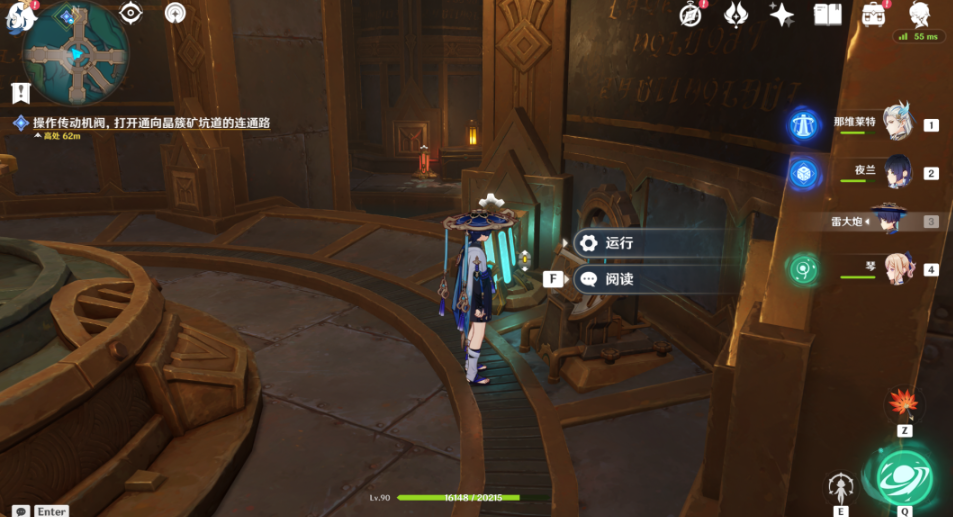Open the backpack inventory icon
Viewport: 953px width, 517px height.
[873, 14]
